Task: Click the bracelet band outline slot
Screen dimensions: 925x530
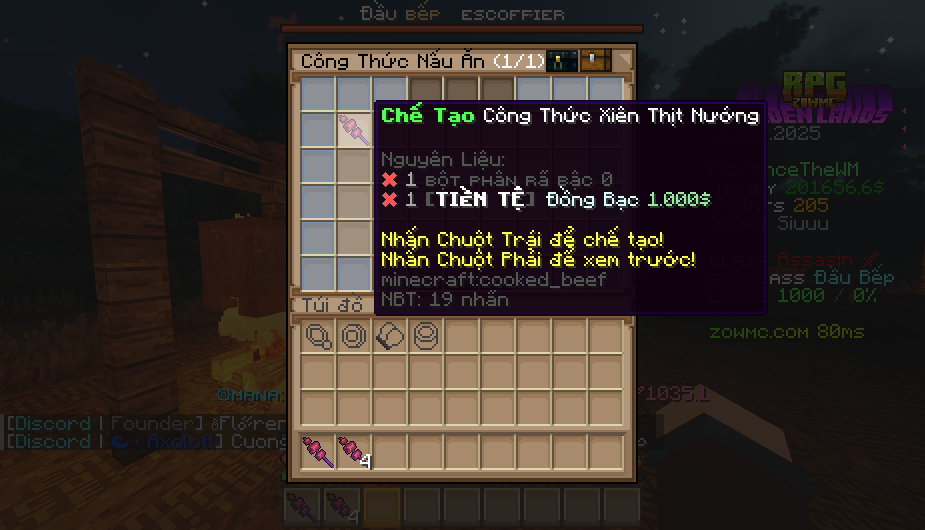Action: pyautogui.click(x=426, y=337)
